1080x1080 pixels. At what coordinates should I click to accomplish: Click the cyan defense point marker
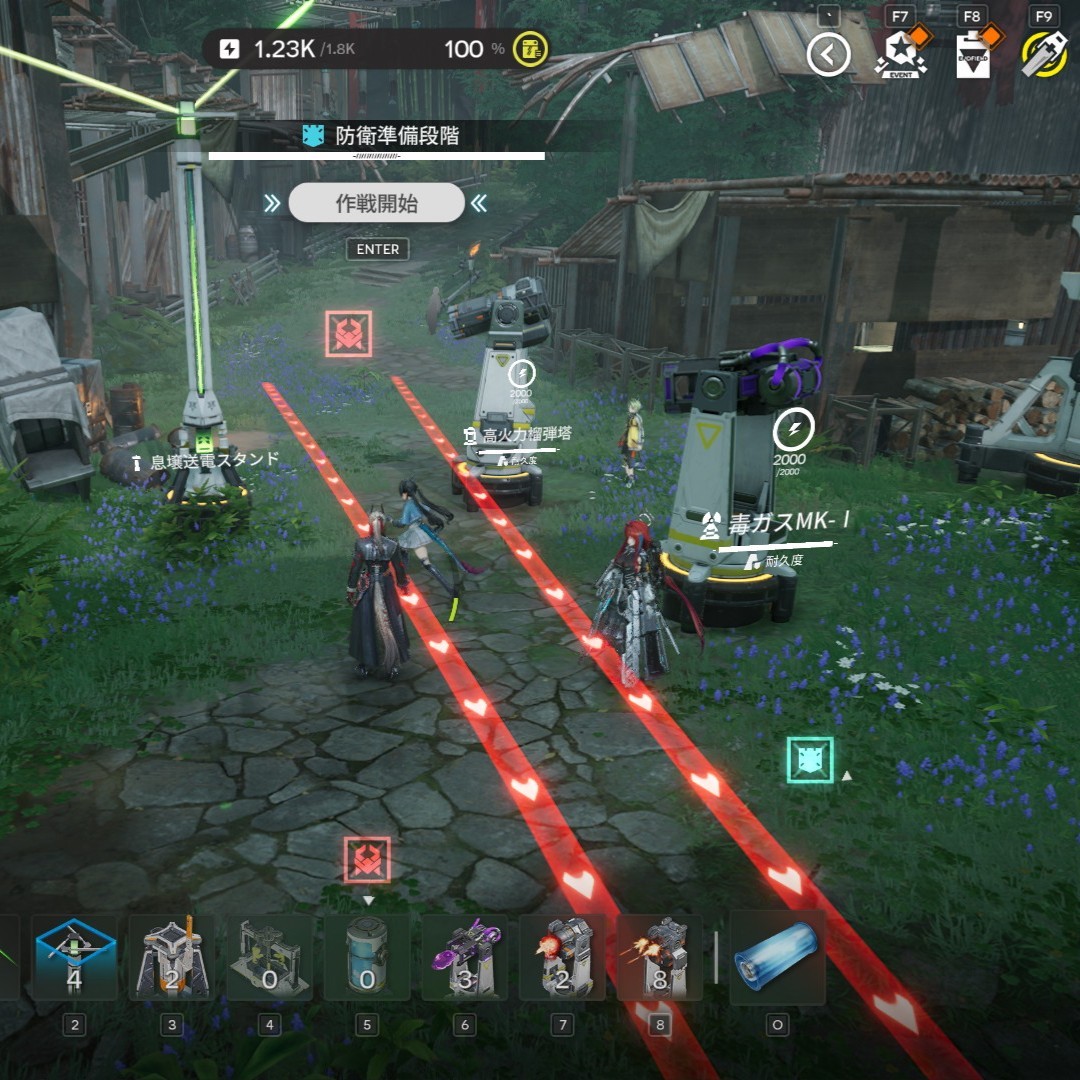[x=810, y=760]
